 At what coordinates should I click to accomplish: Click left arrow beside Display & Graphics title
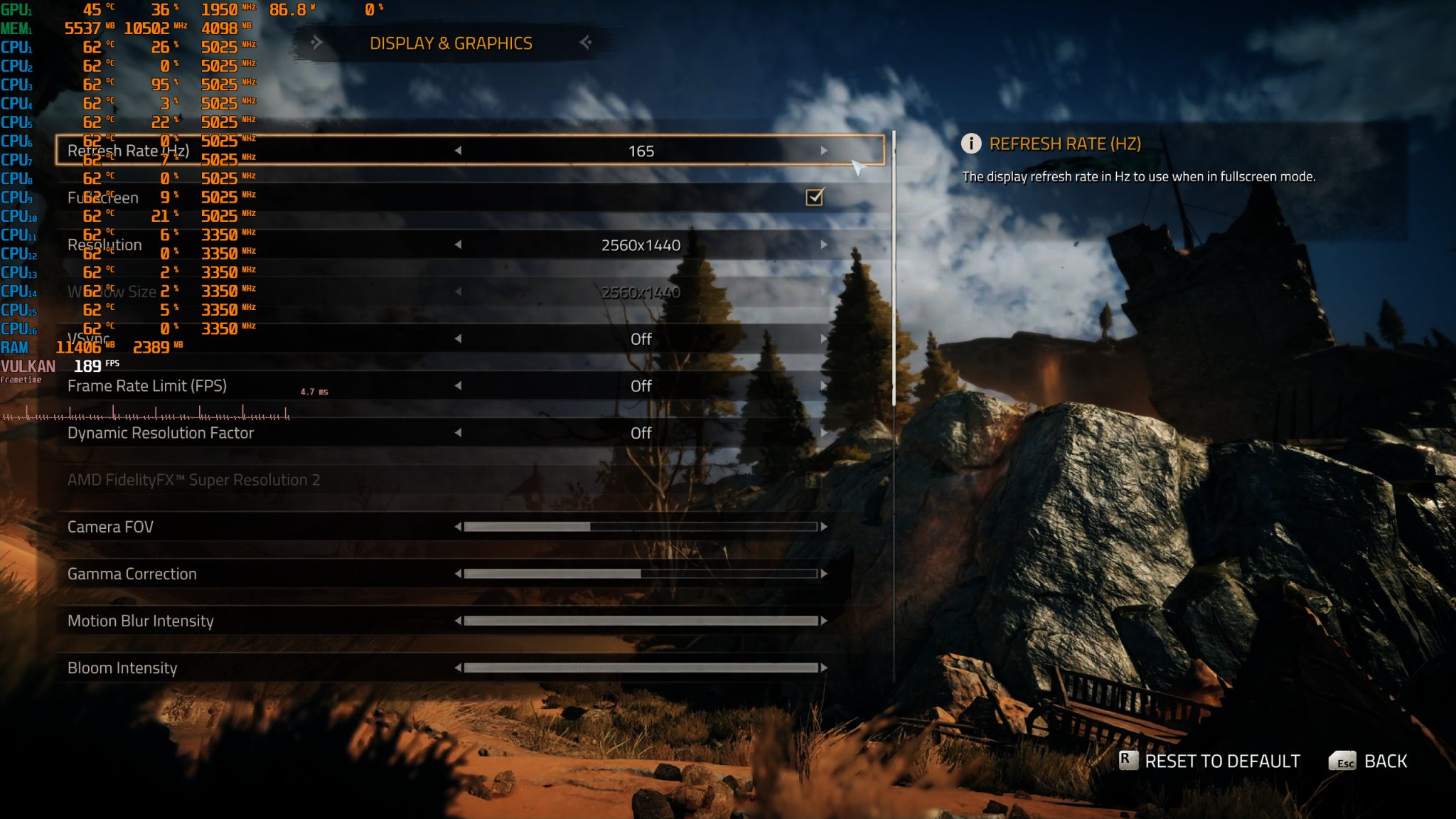pyautogui.click(x=318, y=43)
